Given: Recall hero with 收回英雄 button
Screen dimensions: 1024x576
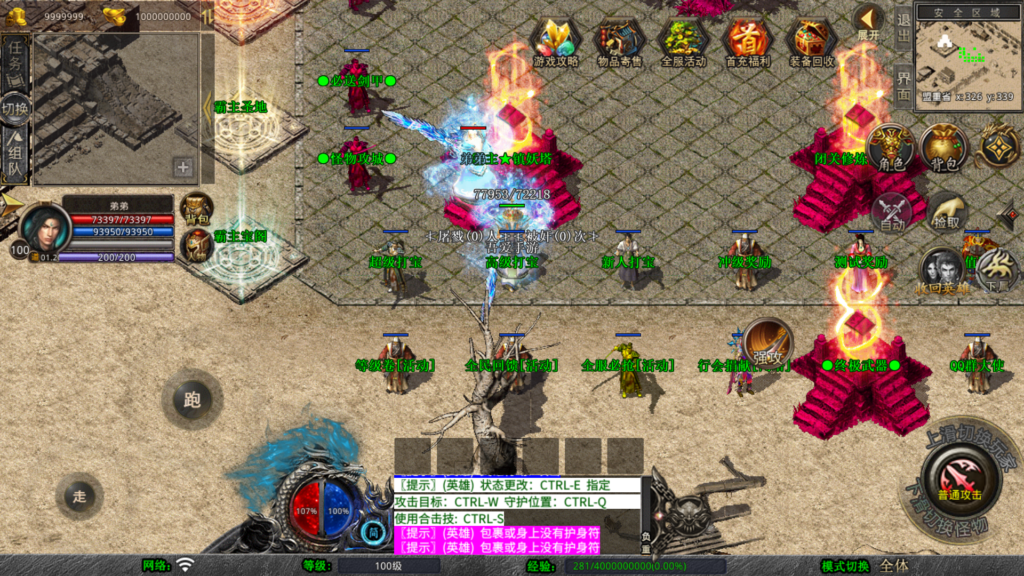Looking at the screenshot, I should [x=941, y=271].
